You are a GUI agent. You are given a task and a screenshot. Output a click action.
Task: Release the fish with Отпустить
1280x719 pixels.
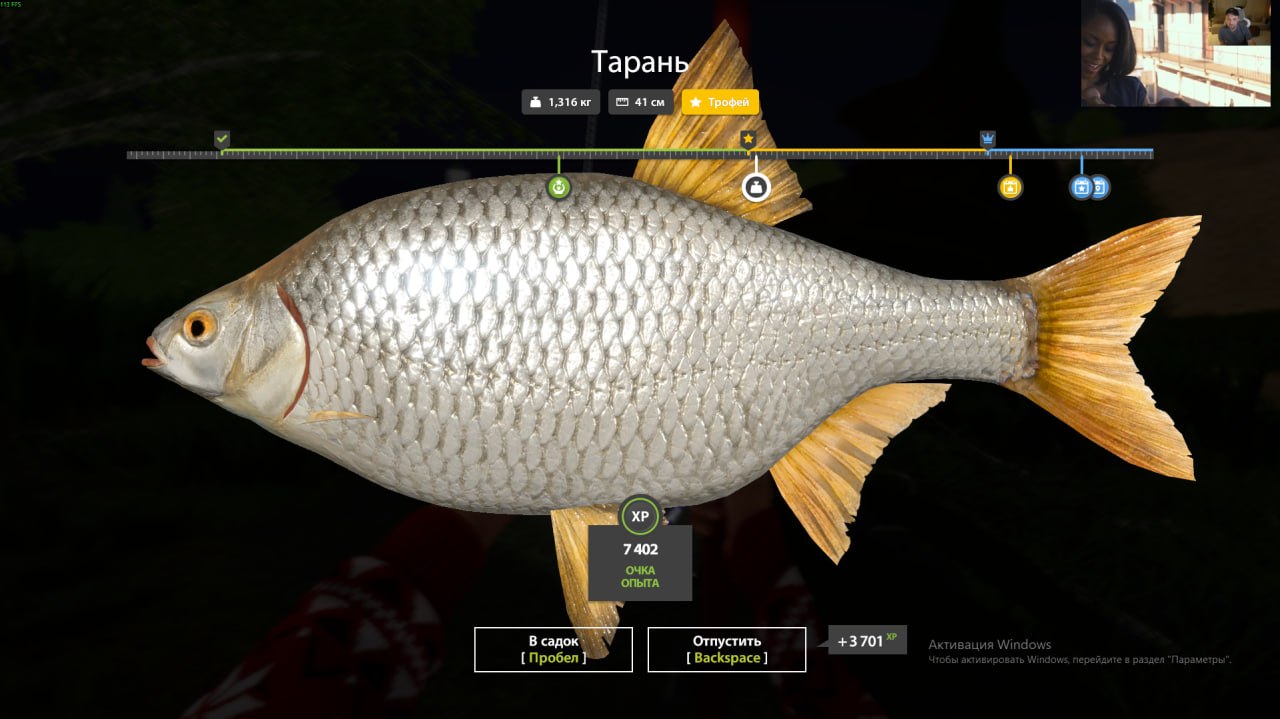(726, 649)
